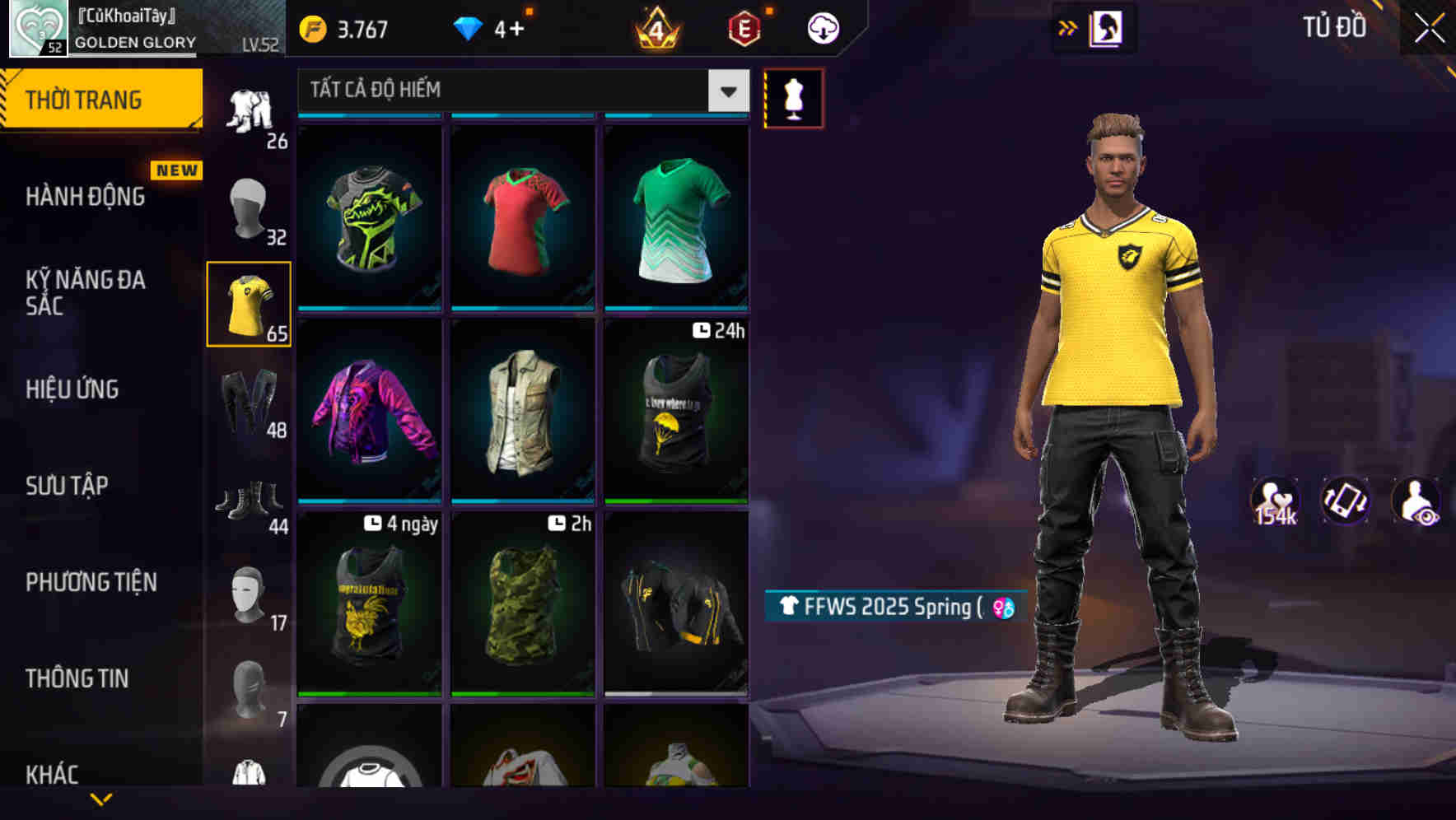Select the purple jacket thumbnail
Image resolution: width=1456 pixels, height=820 pixels.
tap(369, 412)
